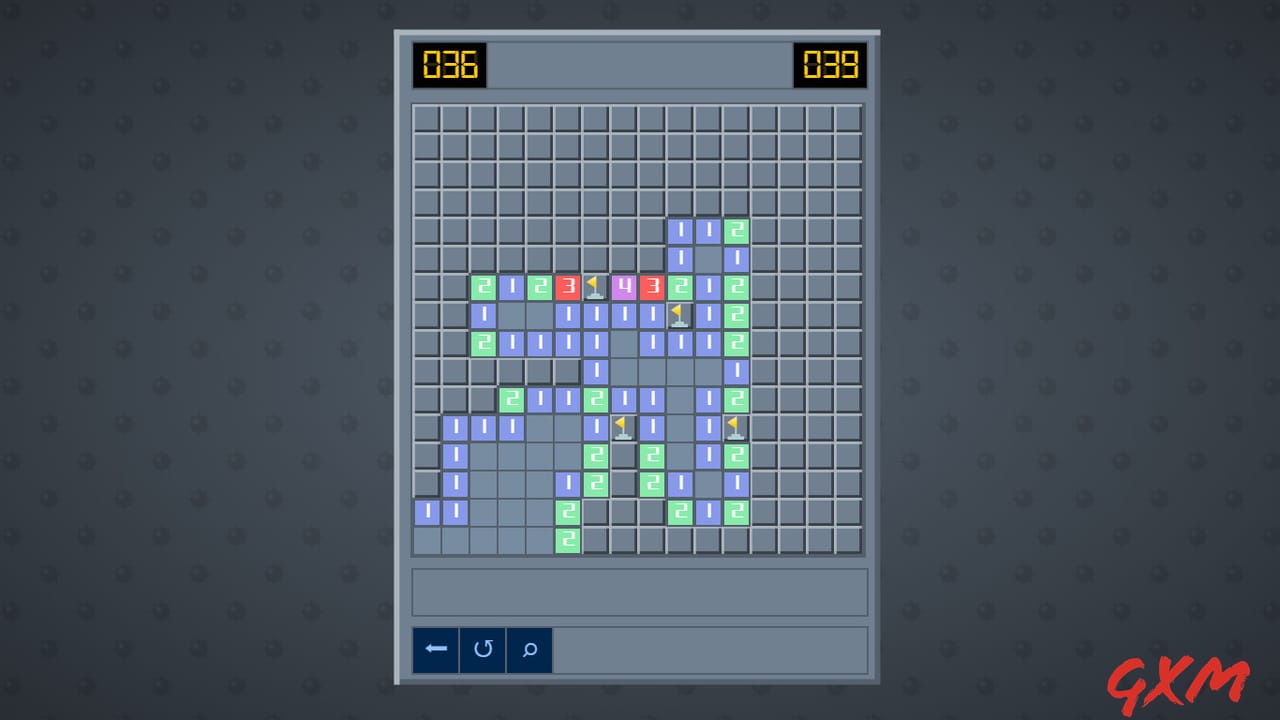Click the 039 mine counter display
This screenshot has width=1280, height=720.
pos(830,65)
